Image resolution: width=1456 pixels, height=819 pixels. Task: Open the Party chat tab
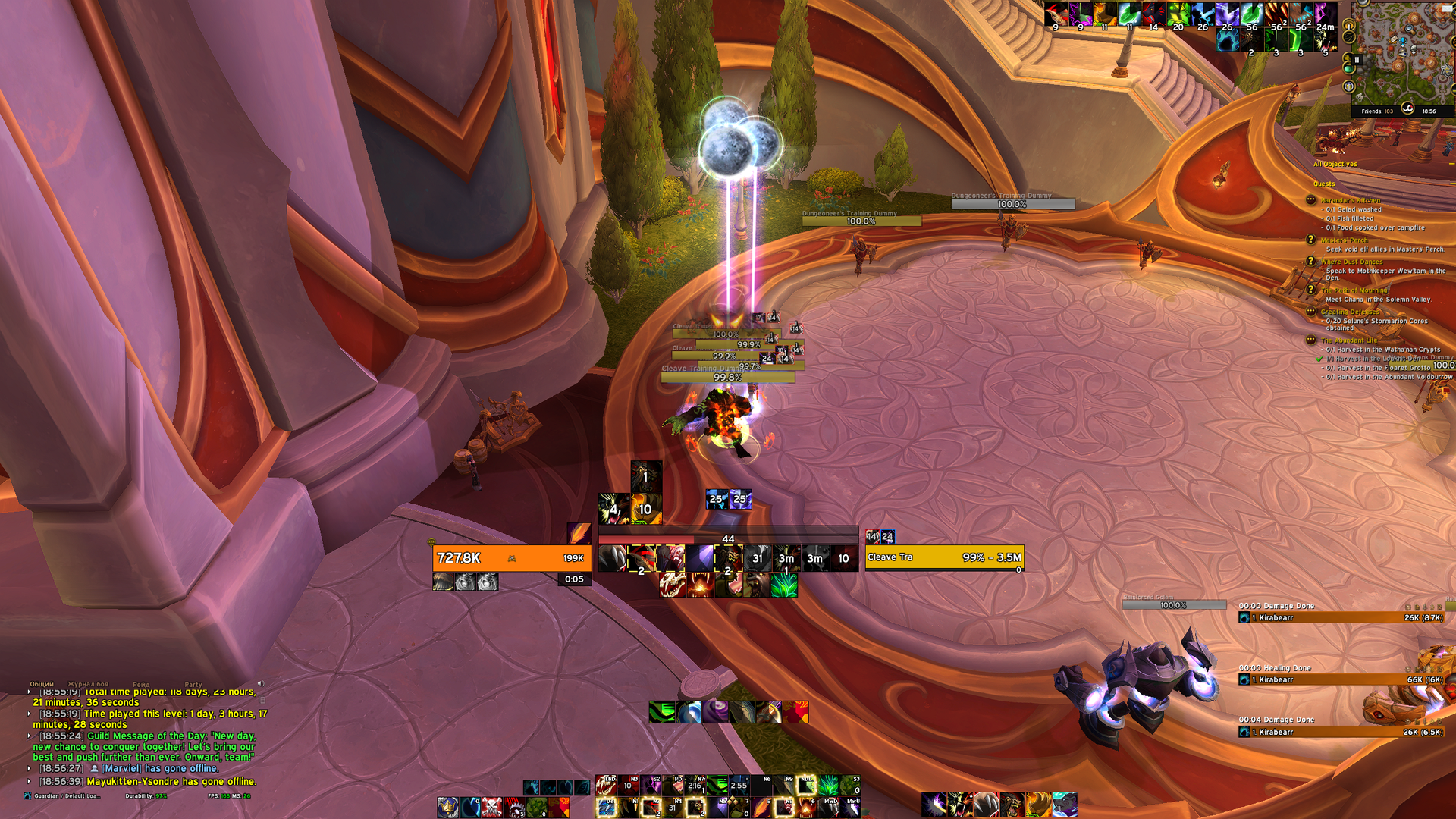(193, 684)
